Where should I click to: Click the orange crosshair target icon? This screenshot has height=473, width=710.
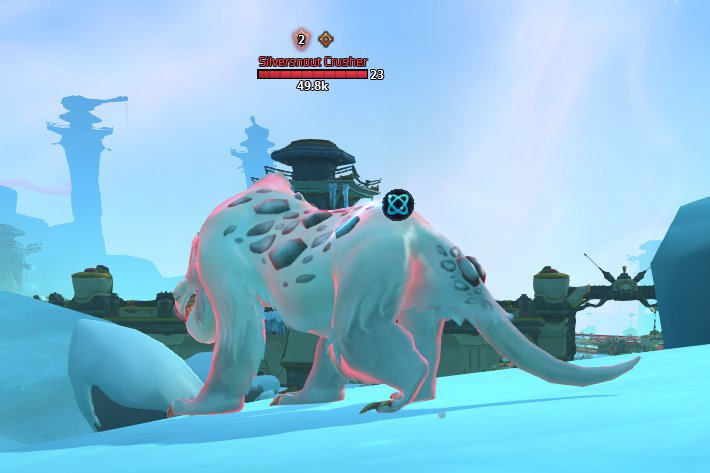point(326,40)
